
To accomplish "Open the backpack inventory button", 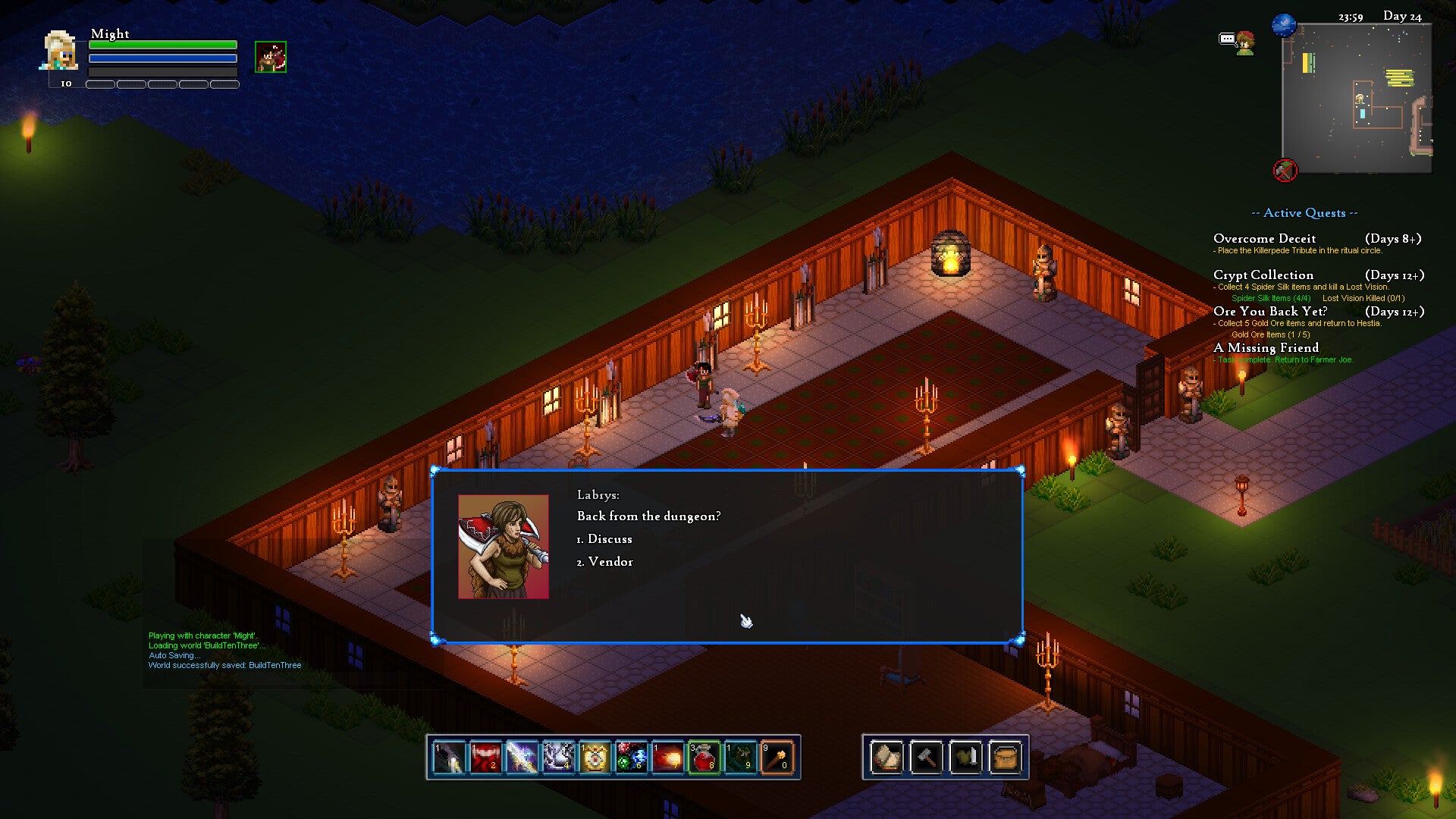I will (x=1005, y=757).
